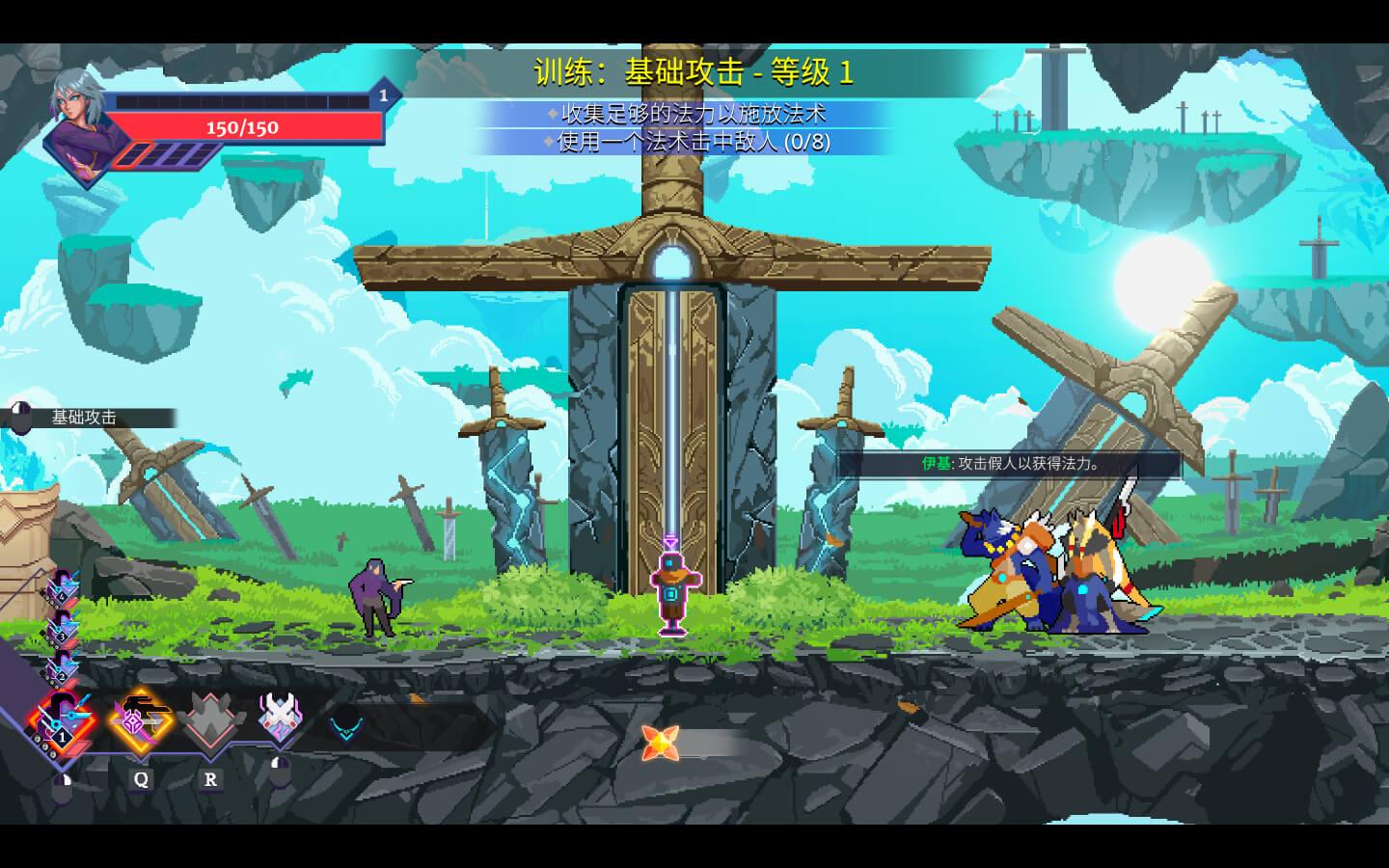Click the Q keybind label below the hotbar
The width and height of the screenshot is (1389, 868).
click(x=141, y=779)
